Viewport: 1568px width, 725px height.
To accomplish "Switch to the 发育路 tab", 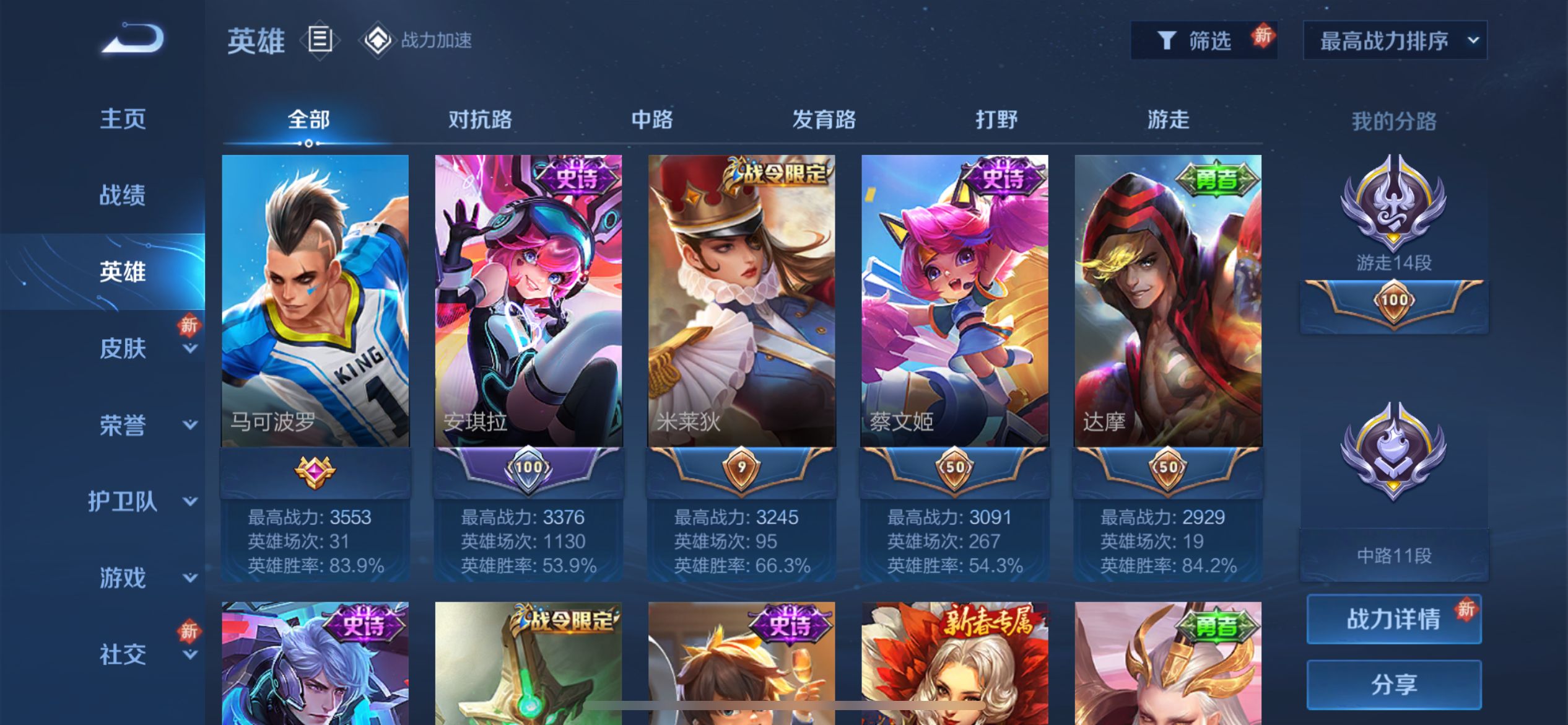I will pyautogui.click(x=824, y=120).
